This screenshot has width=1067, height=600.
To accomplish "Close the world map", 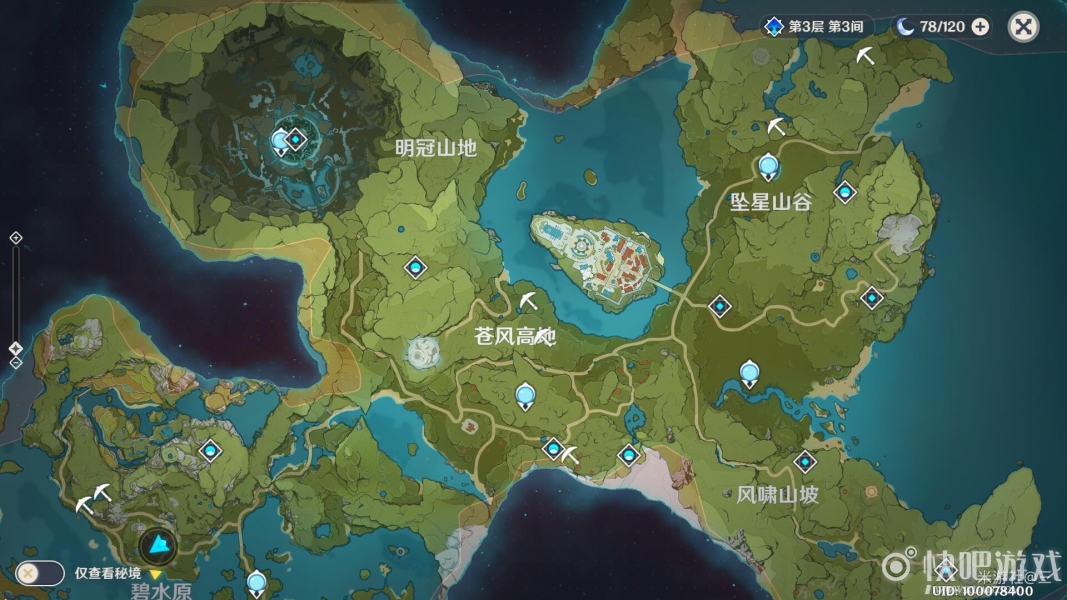I will (x=1023, y=27).
